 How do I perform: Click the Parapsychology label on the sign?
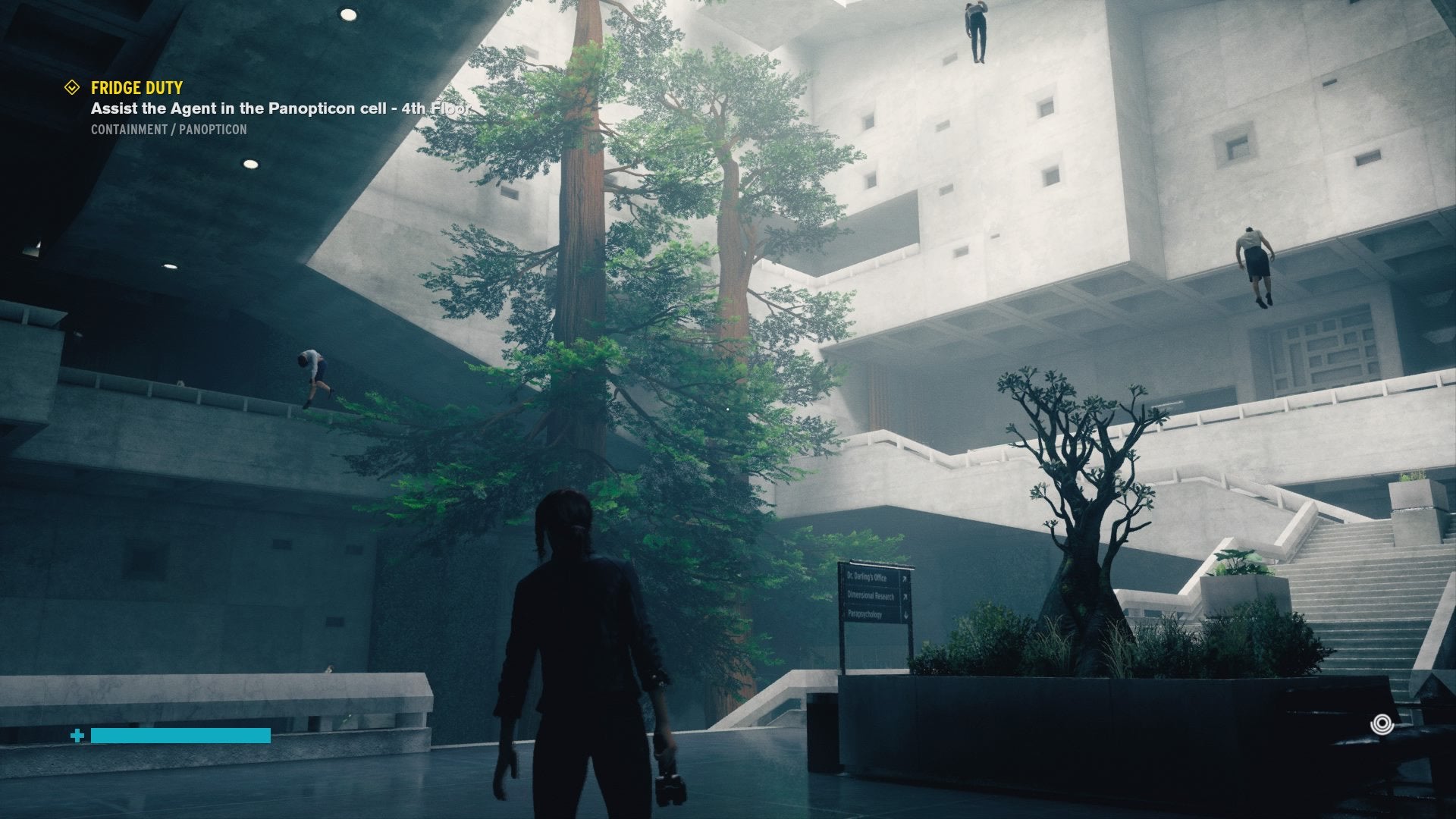pyautogui.click(x=864, y=614)
